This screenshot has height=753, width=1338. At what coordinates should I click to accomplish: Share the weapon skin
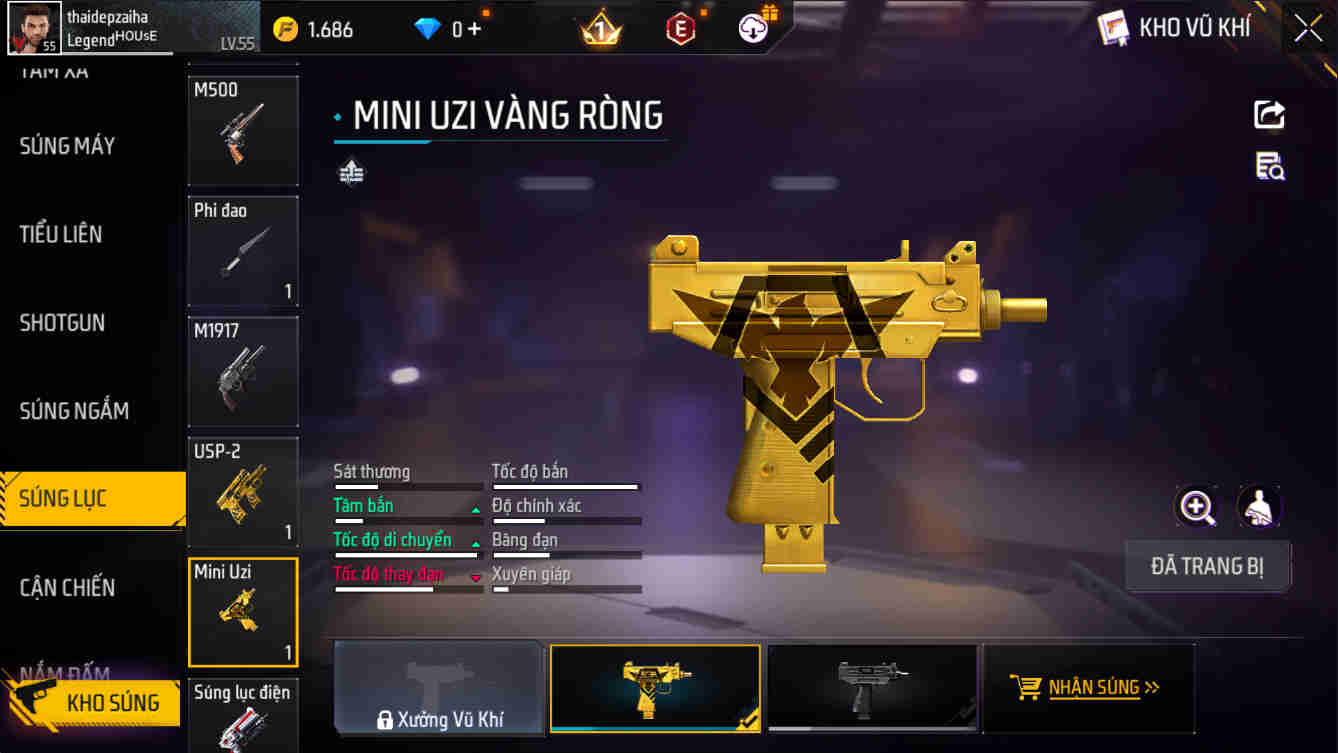pyautogui.click(x=1269, y=114)
